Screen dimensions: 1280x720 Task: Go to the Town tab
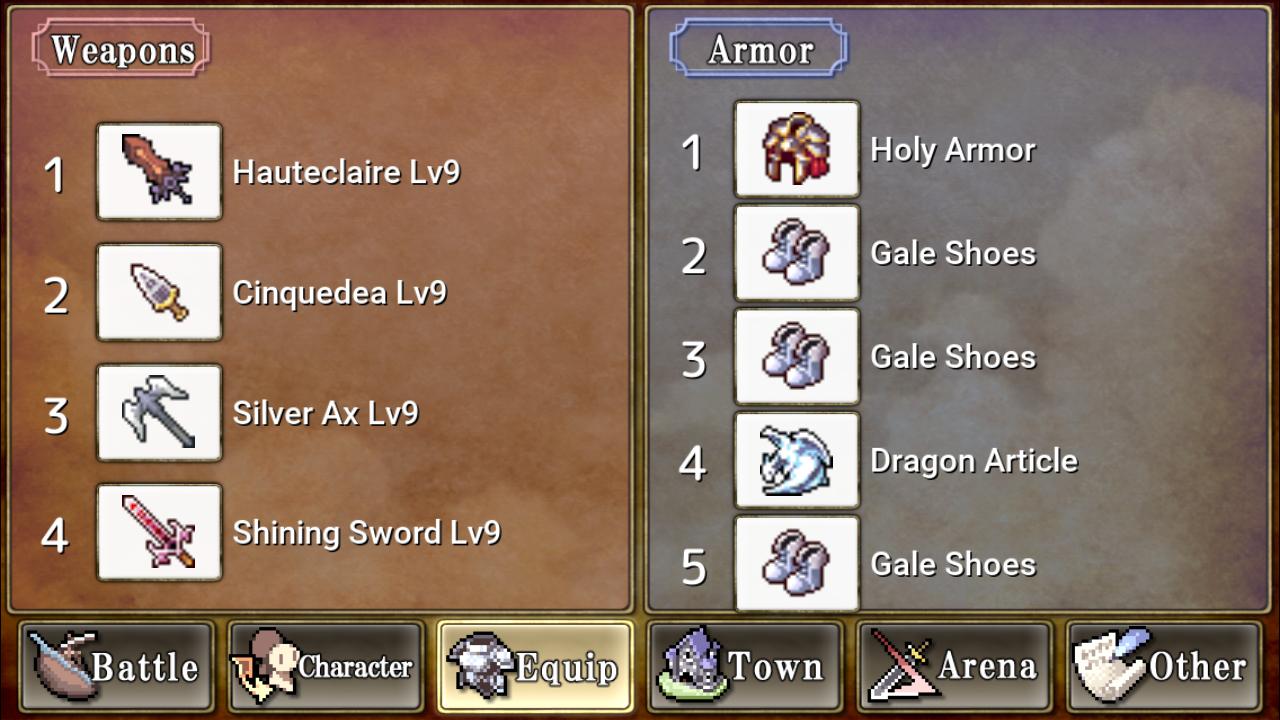745,666
